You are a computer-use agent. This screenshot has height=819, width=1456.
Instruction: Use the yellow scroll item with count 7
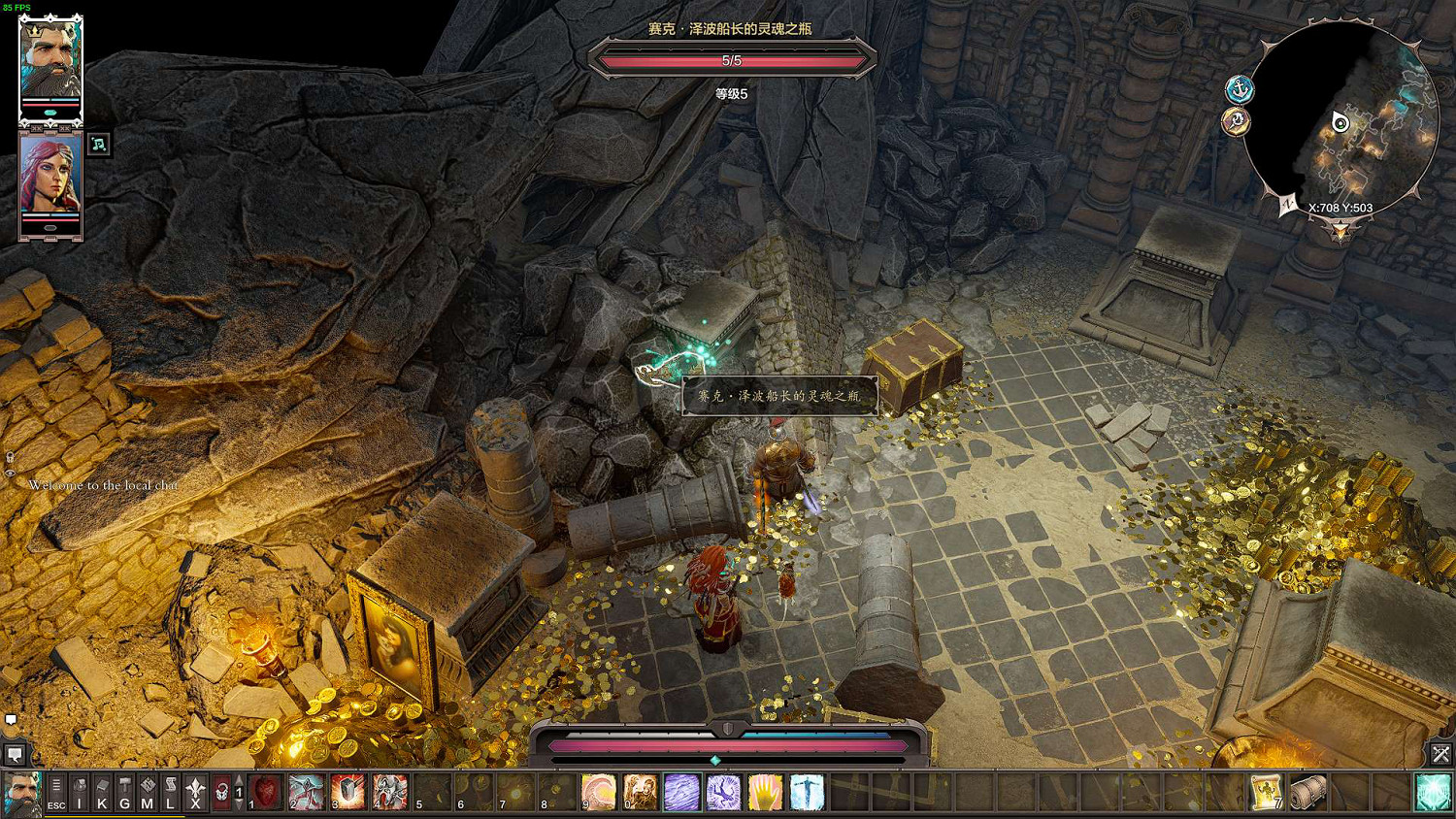point(1266,792)
